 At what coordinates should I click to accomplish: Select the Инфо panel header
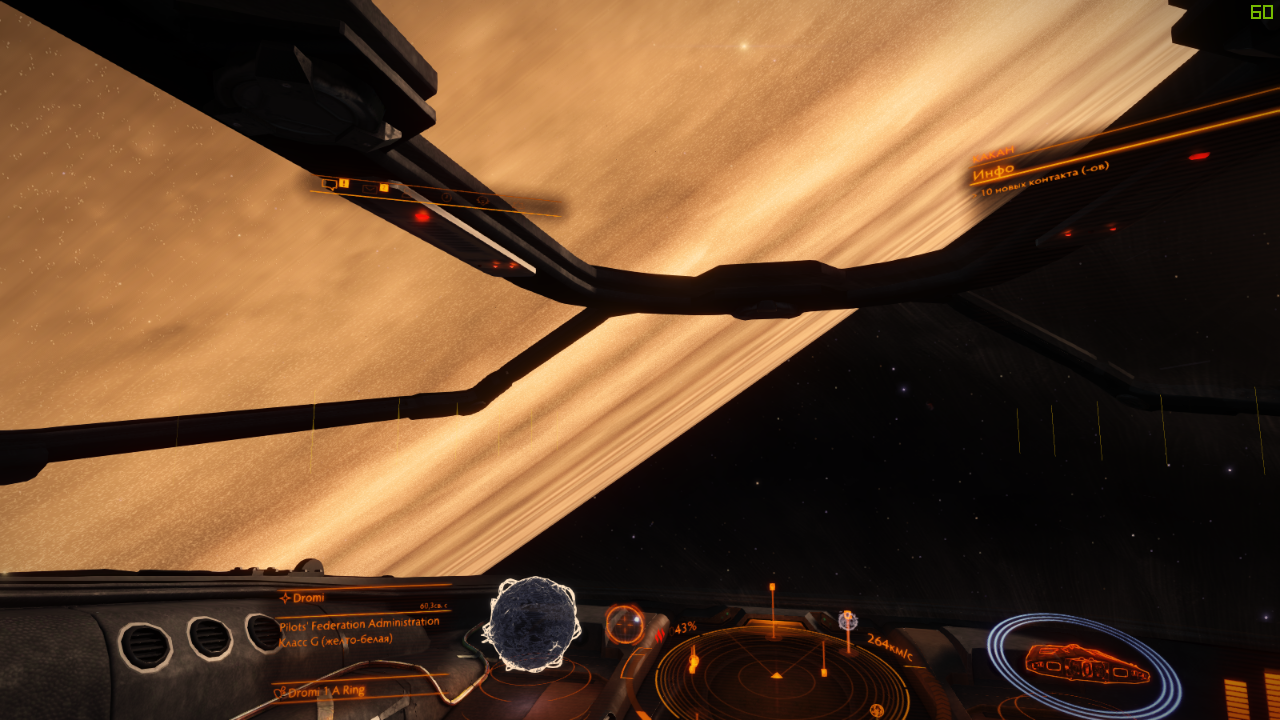pos(993,170)
